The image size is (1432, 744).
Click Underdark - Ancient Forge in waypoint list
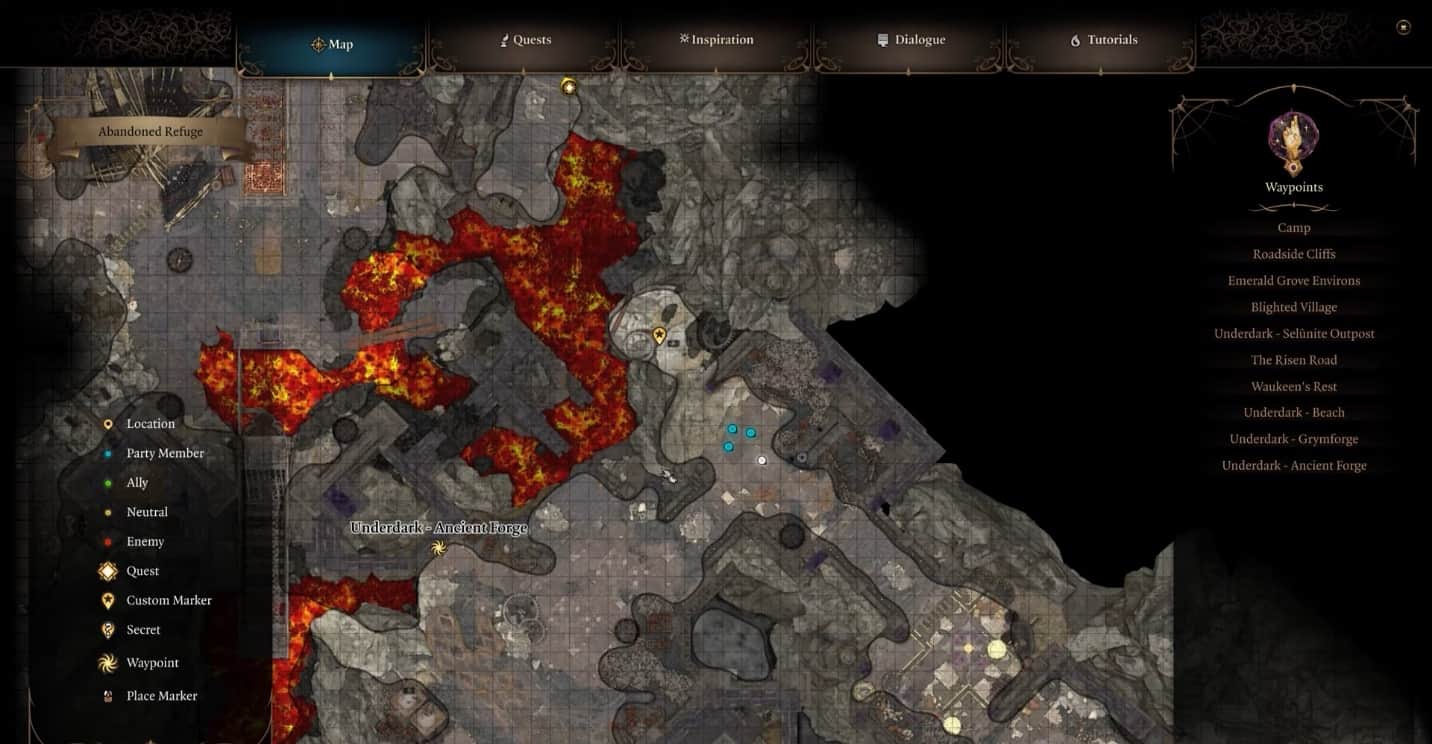[1293, 466]
